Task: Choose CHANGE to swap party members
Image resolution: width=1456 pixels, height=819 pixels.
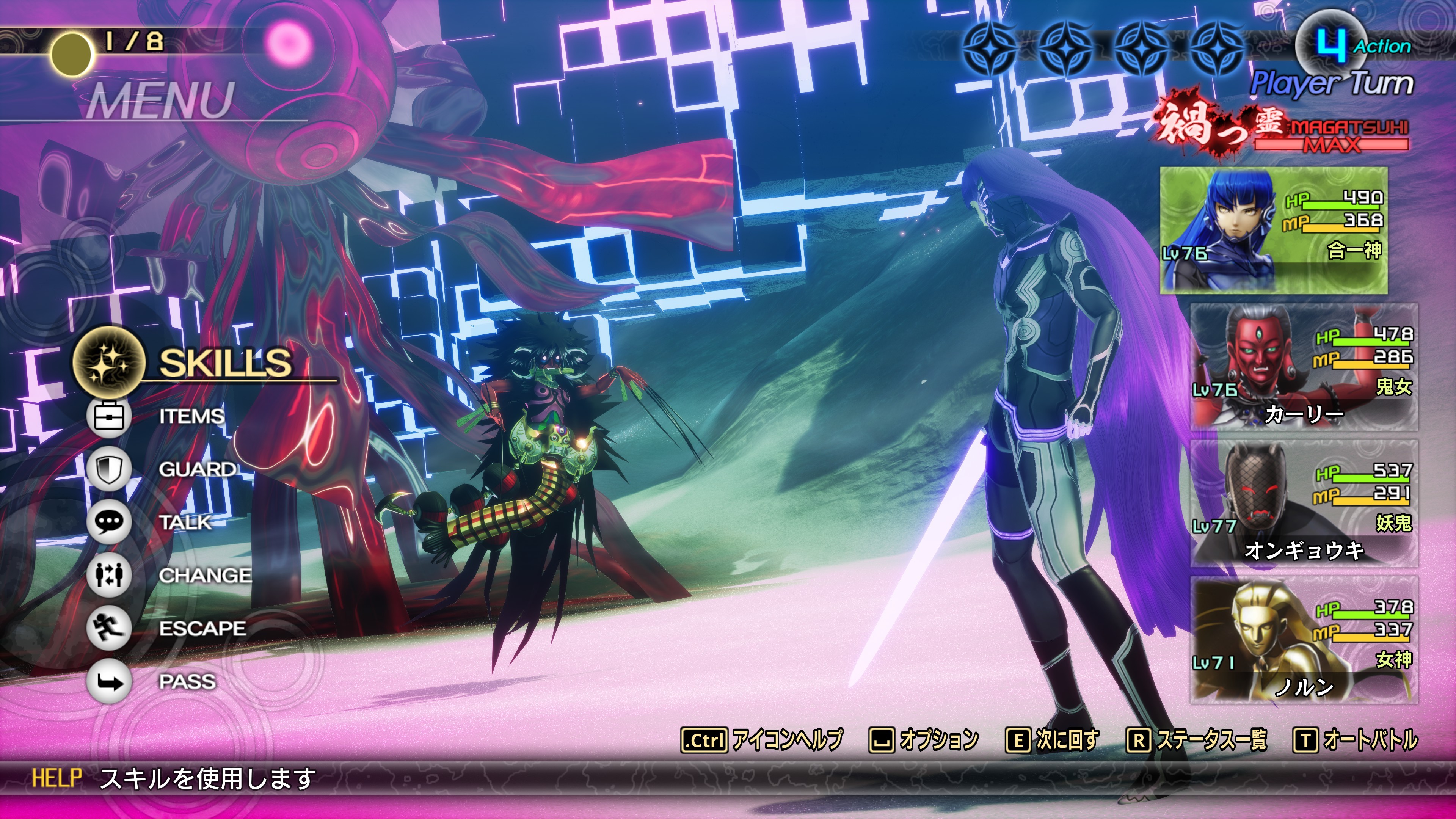Action: (x=205, y=576)
